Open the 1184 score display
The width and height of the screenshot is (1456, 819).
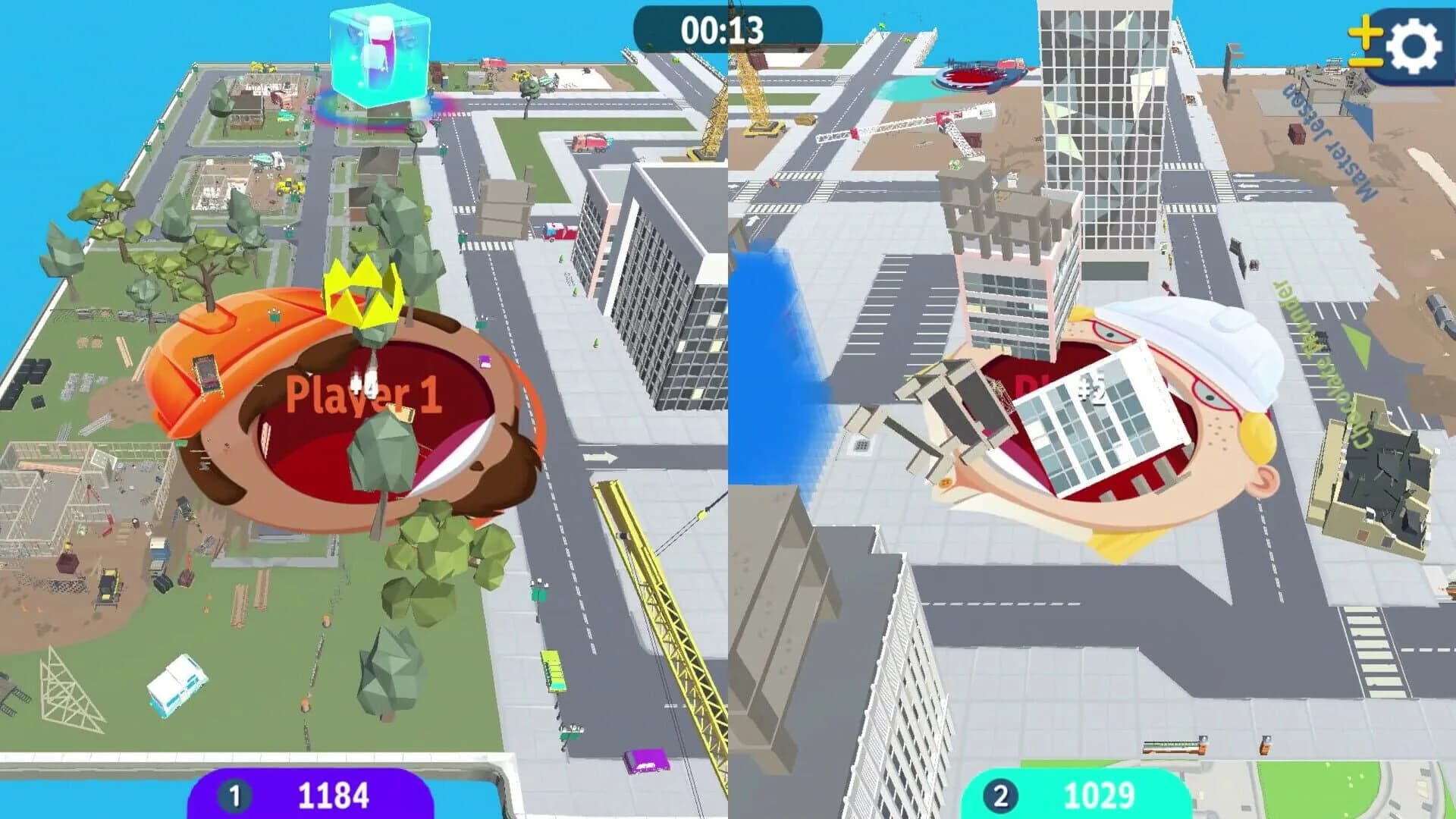[x=334, y=796]
